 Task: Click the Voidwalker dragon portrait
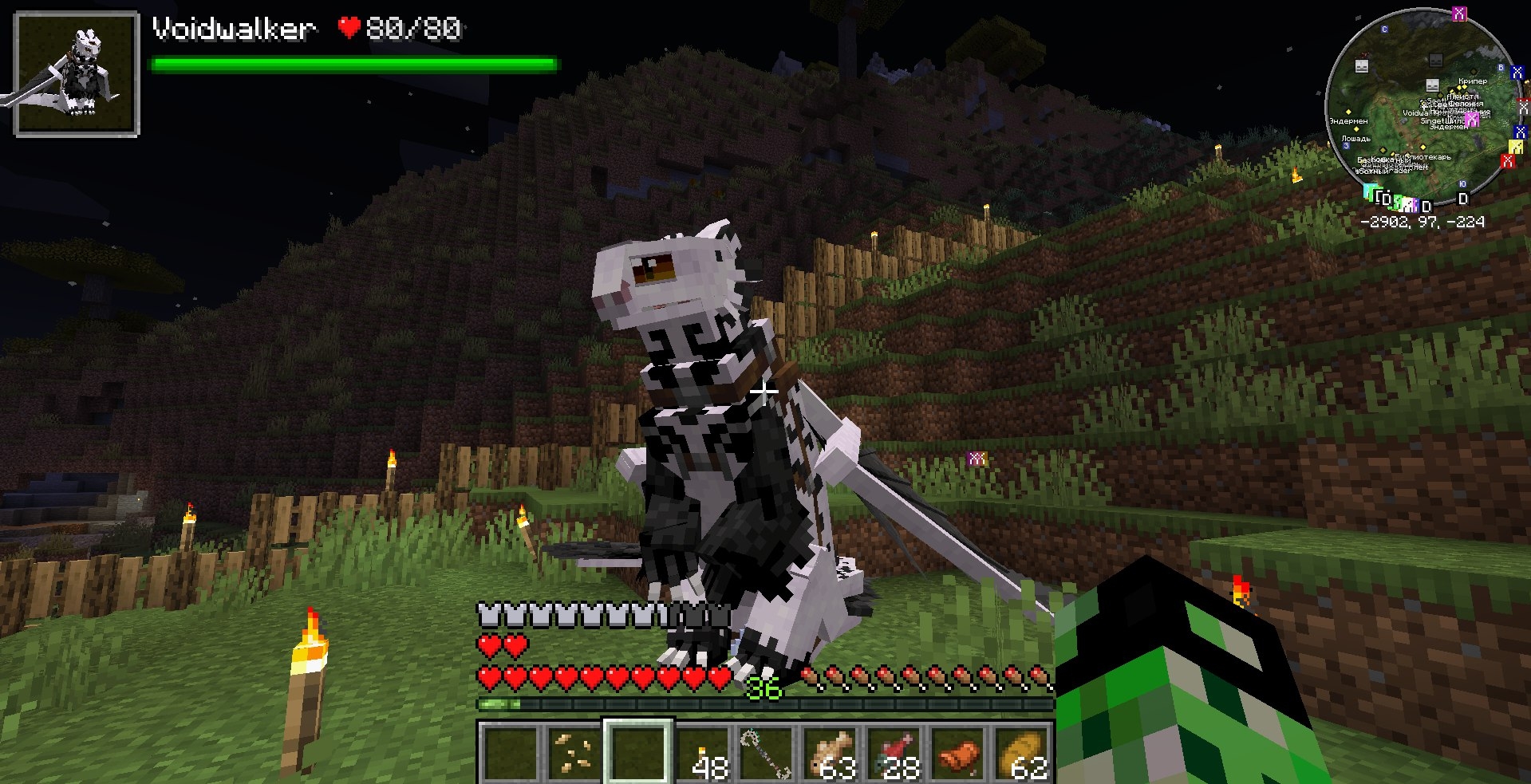[77, 74]
